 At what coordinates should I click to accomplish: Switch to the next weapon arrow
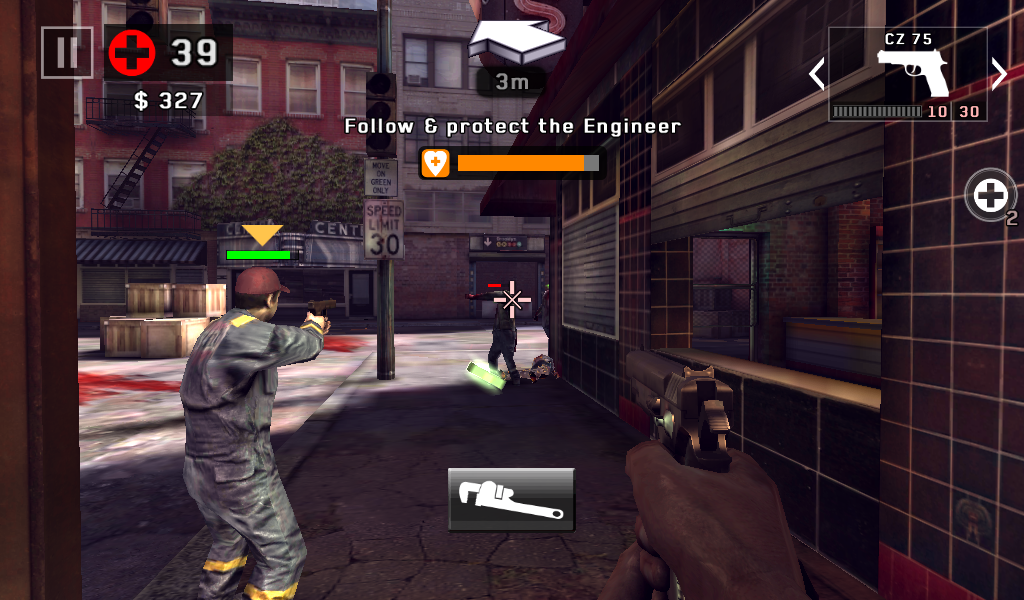[998, 73]
